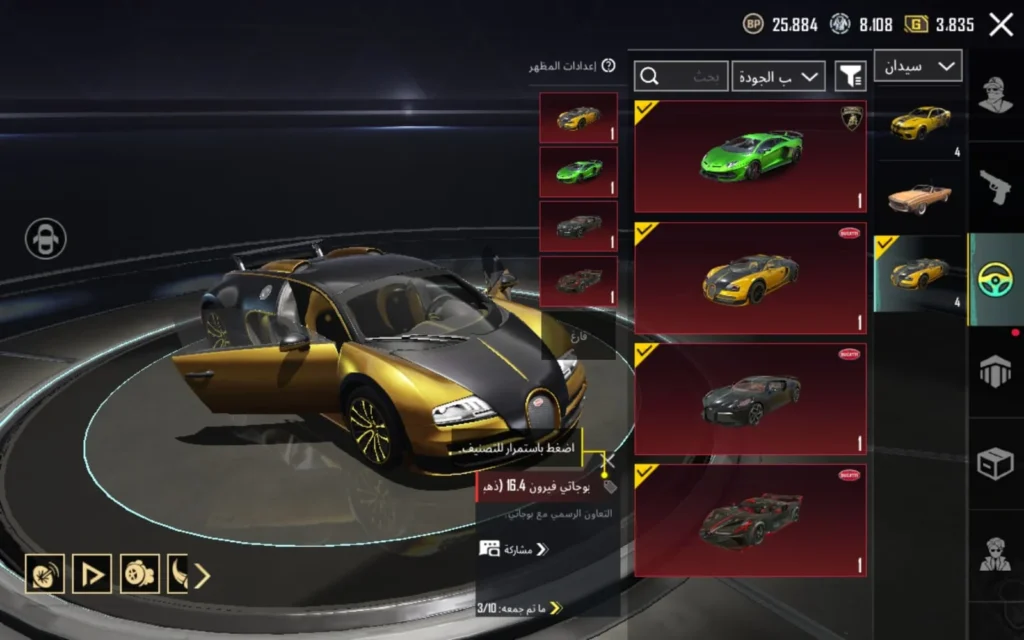
Task: Open the crate box tab
Action: click(996, 463)
